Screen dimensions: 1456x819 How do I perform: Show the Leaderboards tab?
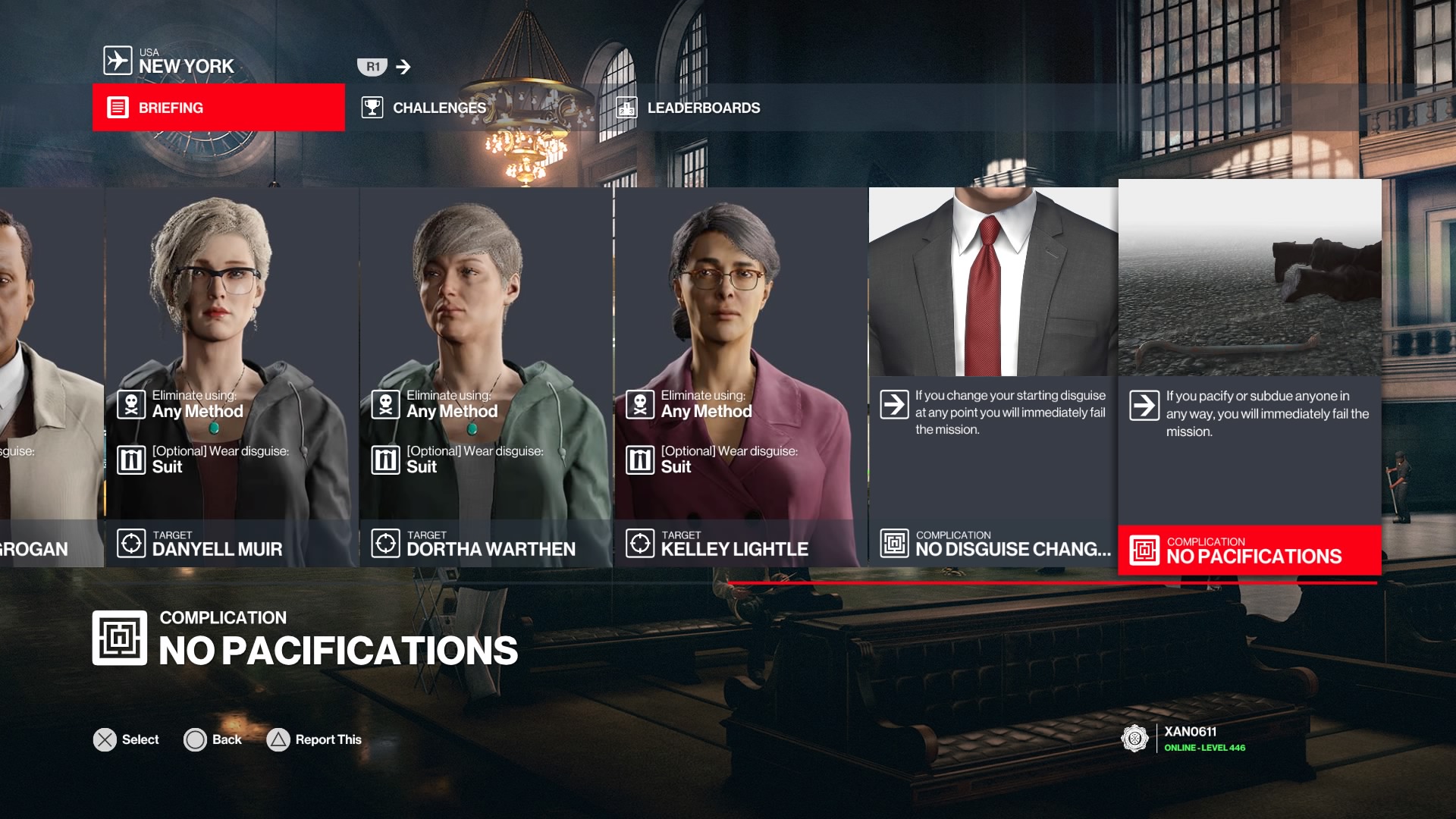pyautogui.click(x=703, y=108)
